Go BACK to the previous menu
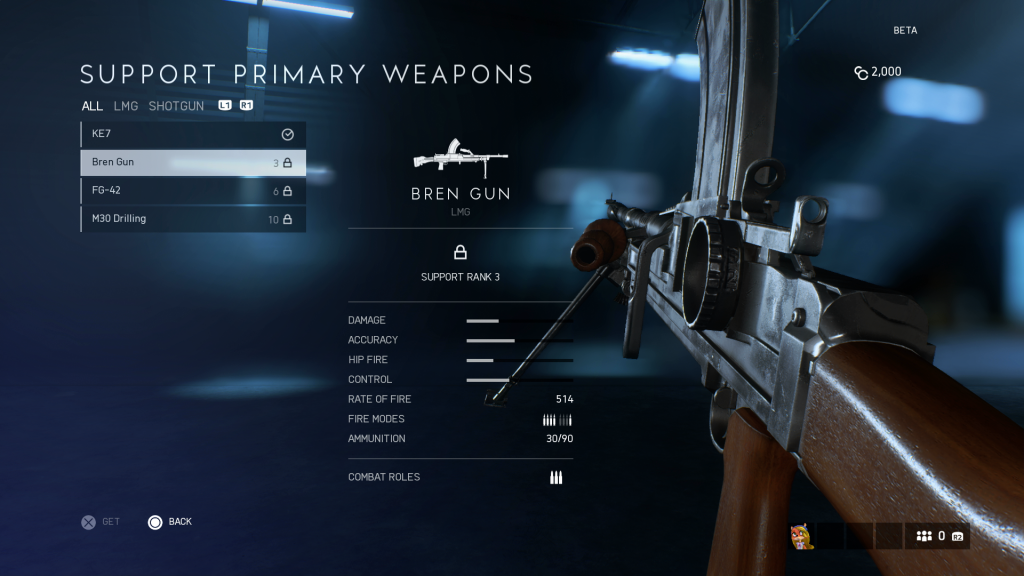The image size is (1024, 576). click(170, 522)
